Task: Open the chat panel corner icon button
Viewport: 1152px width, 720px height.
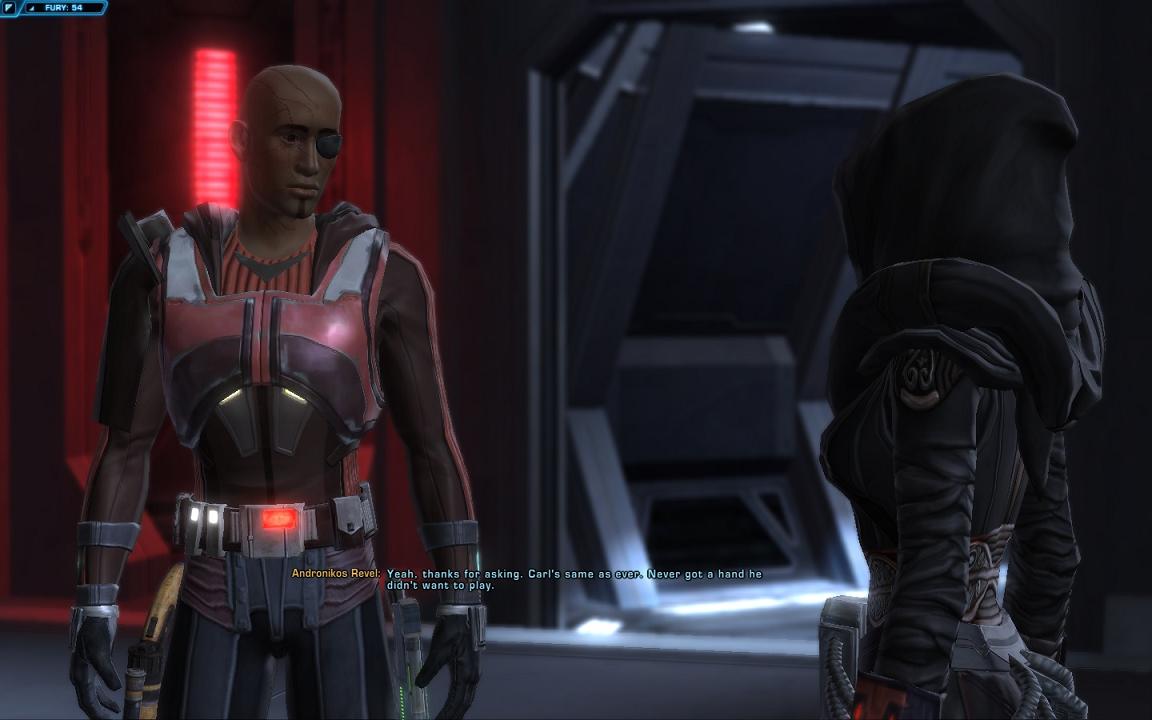Action: pyautogui.click(x=9, y=7)
